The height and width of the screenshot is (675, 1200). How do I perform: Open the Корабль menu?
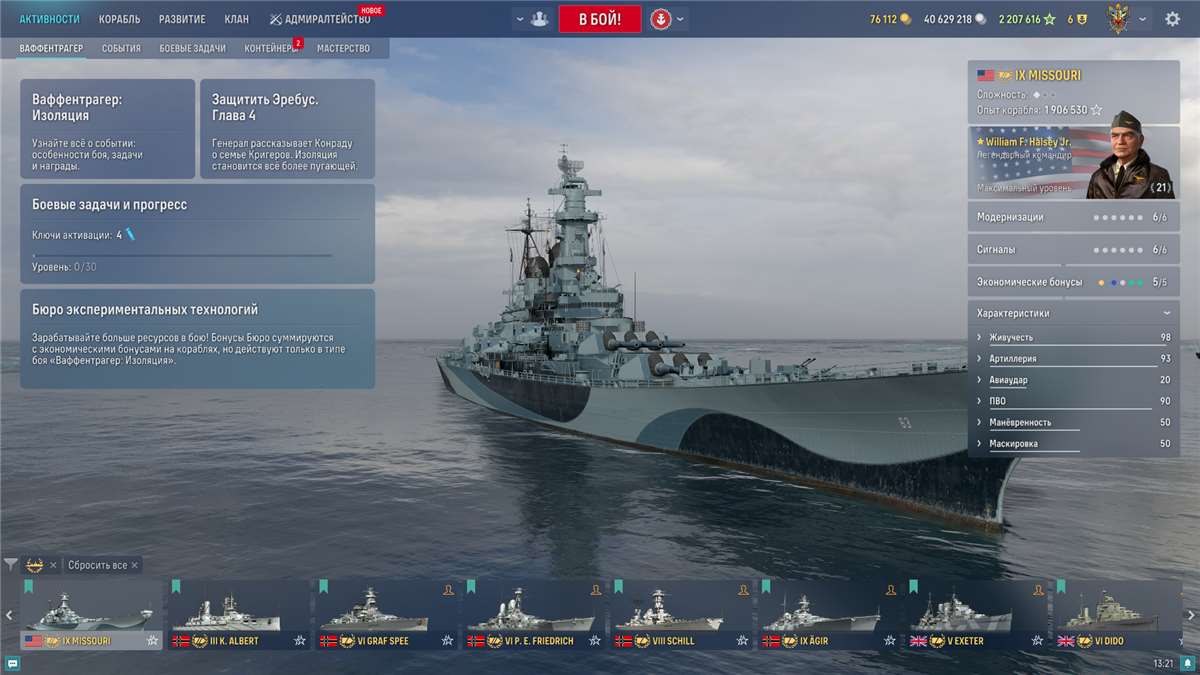click(119, 19)
